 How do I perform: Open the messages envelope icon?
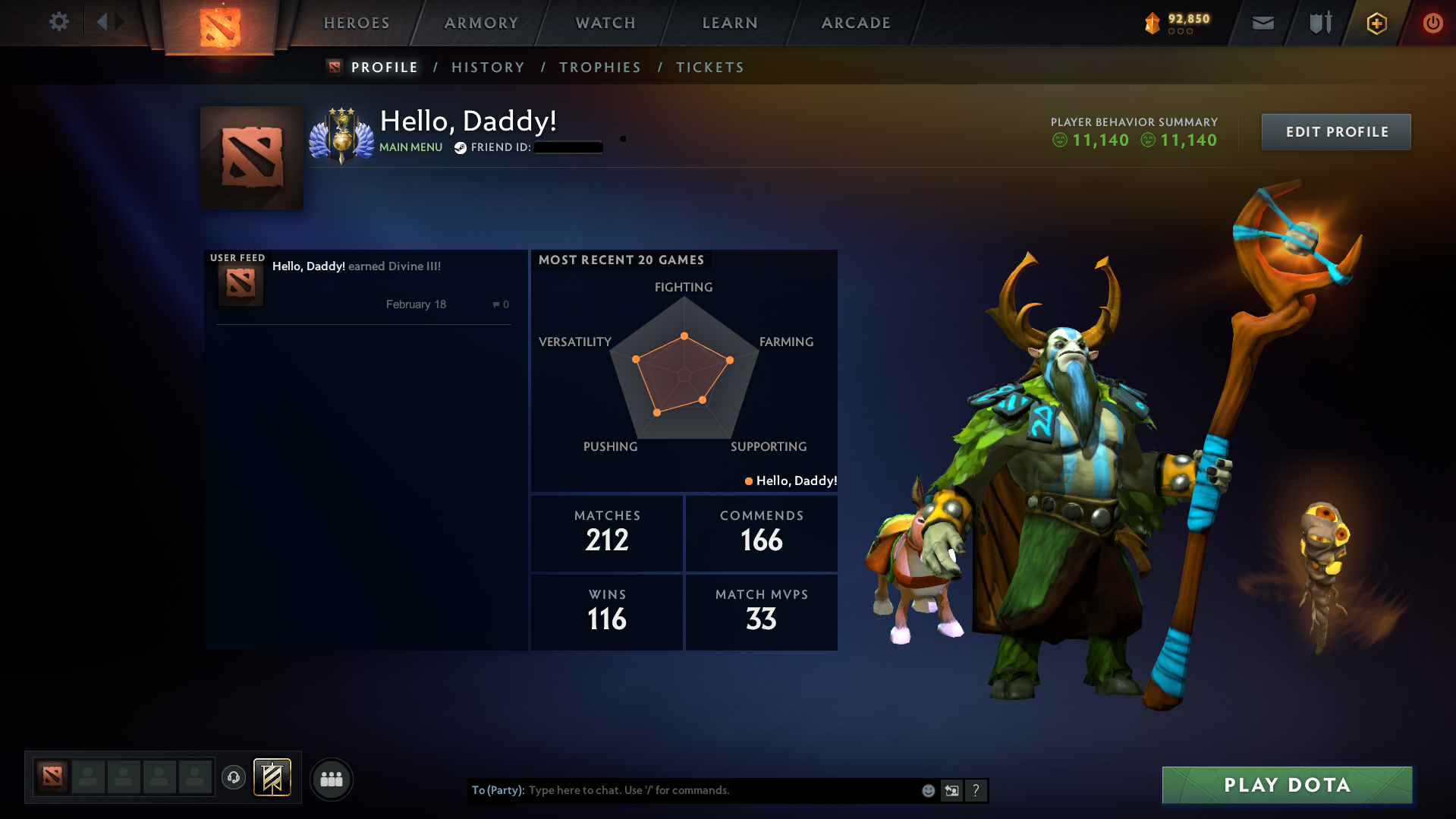[x=1263, y=23]
